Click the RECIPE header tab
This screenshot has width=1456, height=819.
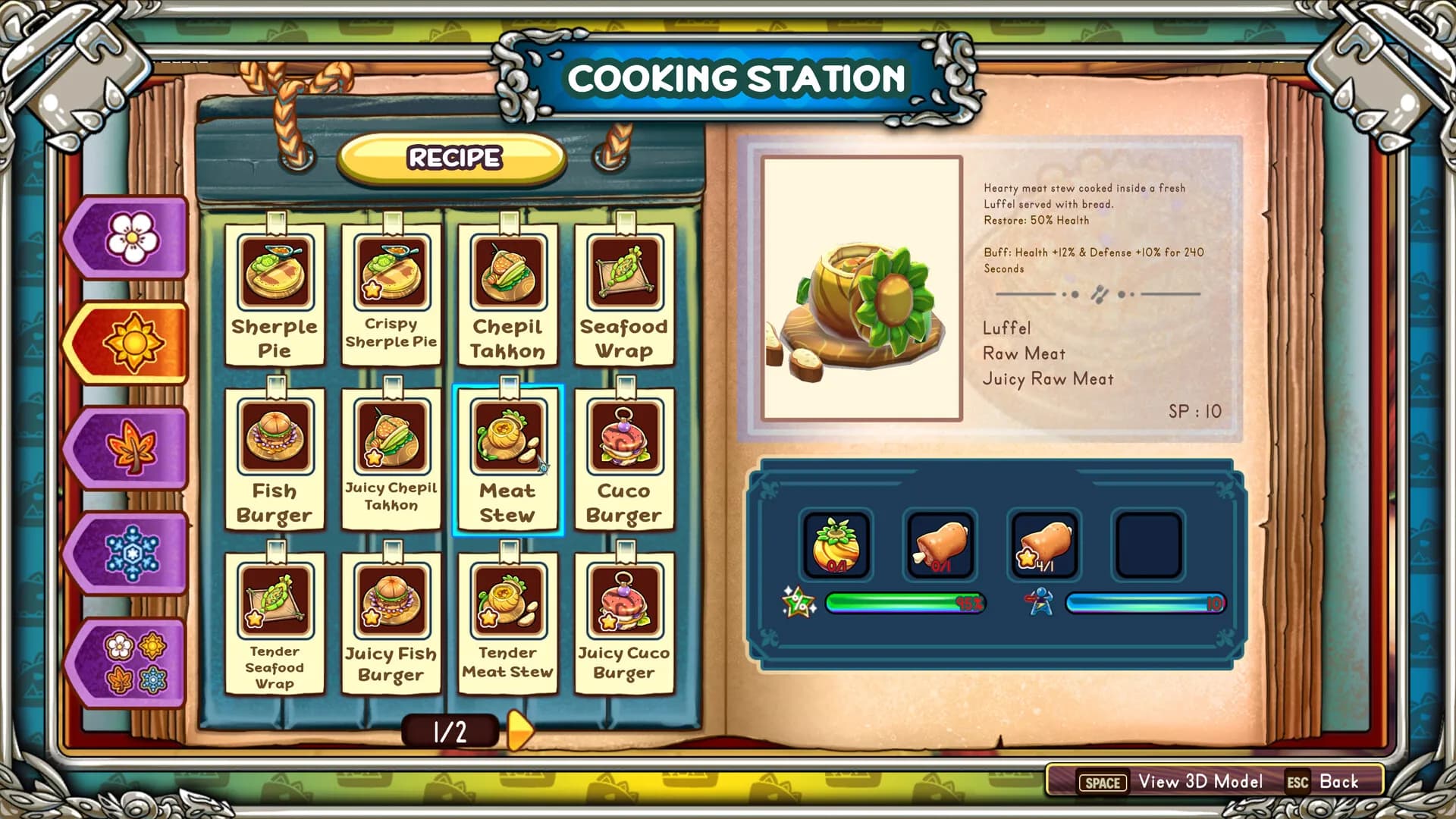(x=453, y=158)
